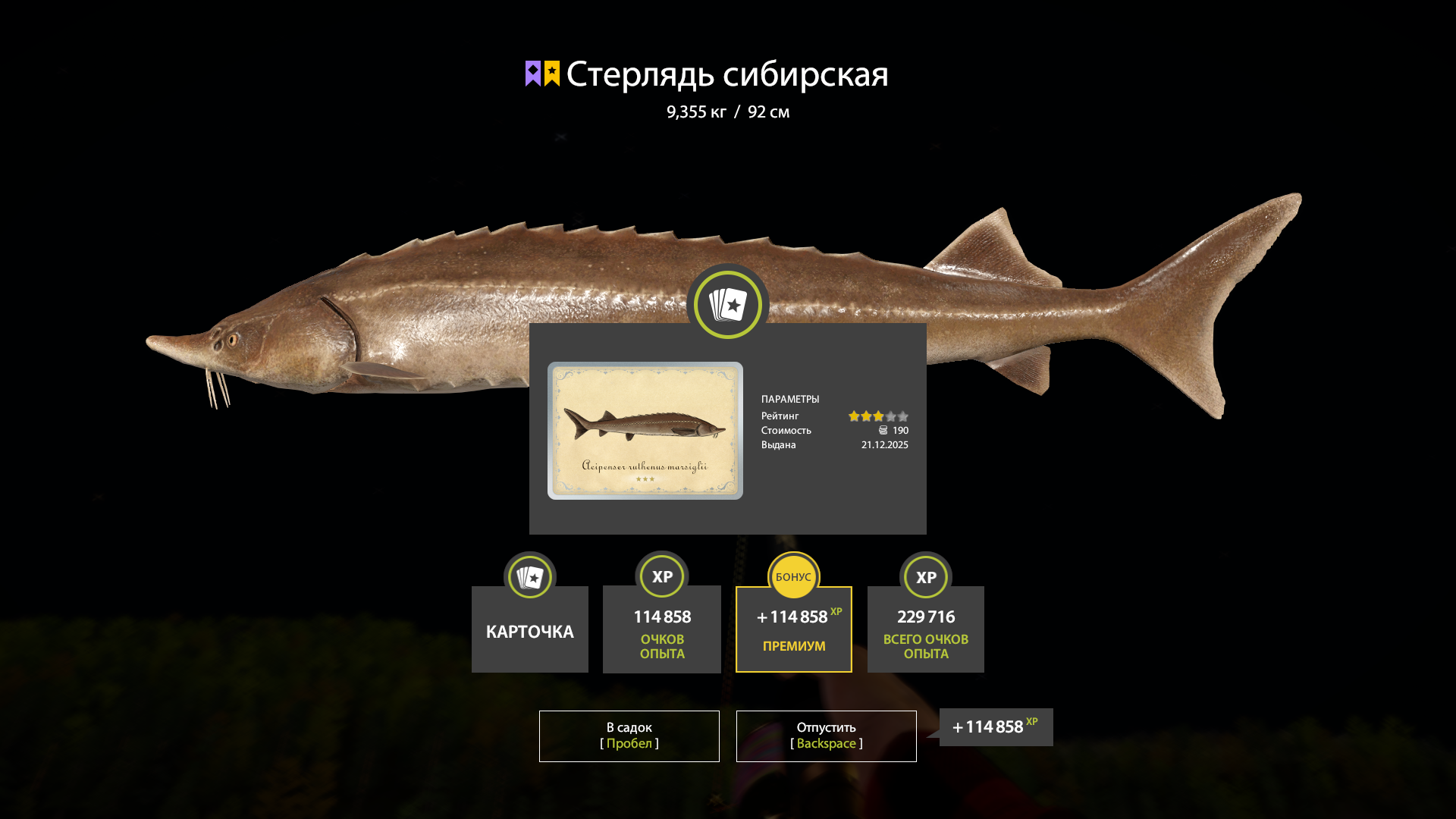Click the coin icon next to Стоимость 190
Screen dimensions: 1456x819
[x=883, y=430]
